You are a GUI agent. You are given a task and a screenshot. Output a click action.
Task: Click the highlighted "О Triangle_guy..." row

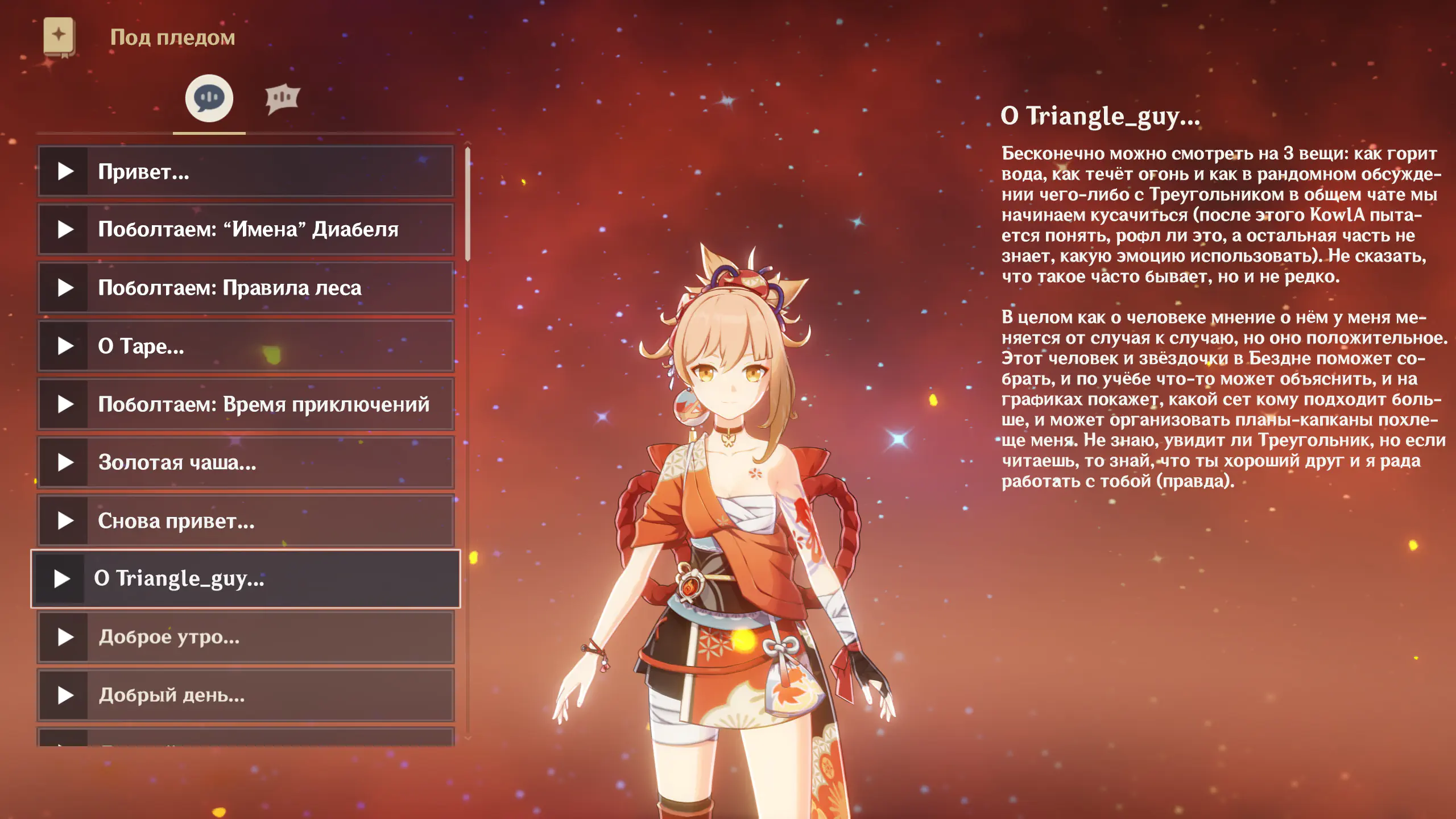tap(246, 578)
